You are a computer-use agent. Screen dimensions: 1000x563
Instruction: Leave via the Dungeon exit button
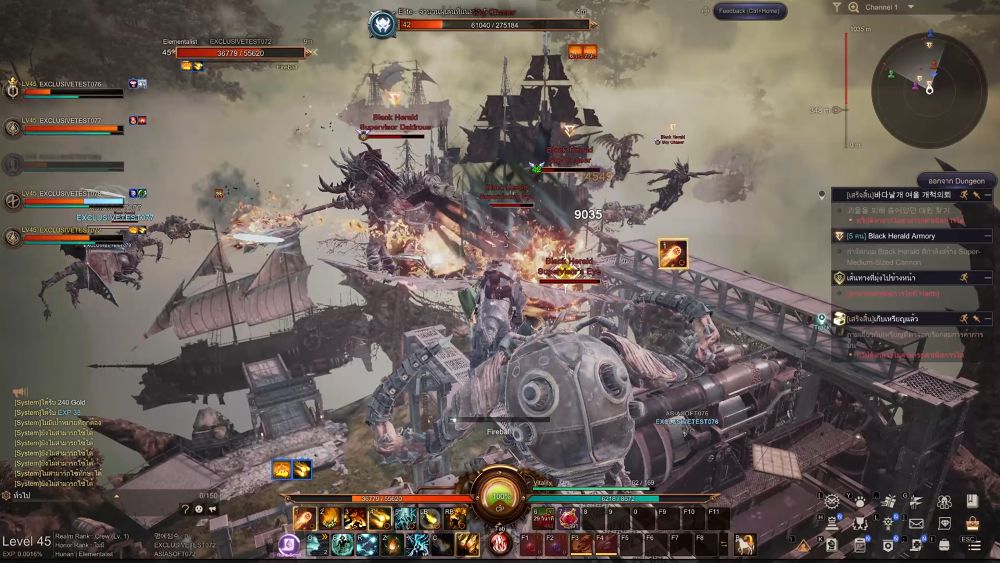[956, 180]
